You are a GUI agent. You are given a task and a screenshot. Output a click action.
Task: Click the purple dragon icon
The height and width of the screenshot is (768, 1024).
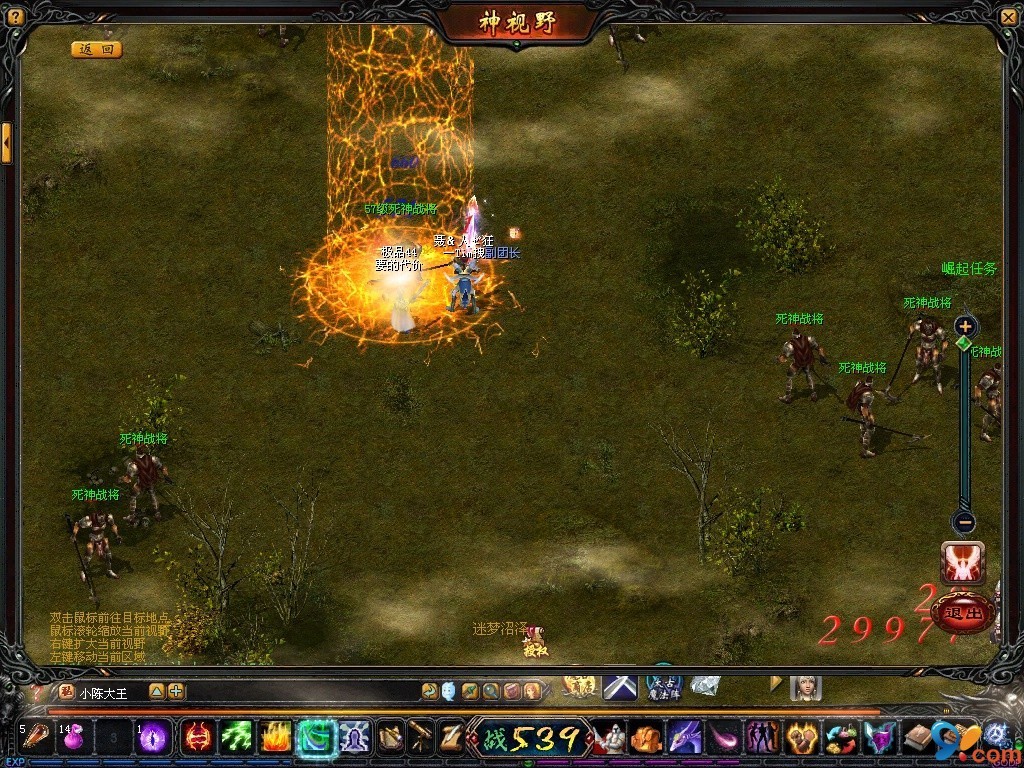click(x=685, y=738)
